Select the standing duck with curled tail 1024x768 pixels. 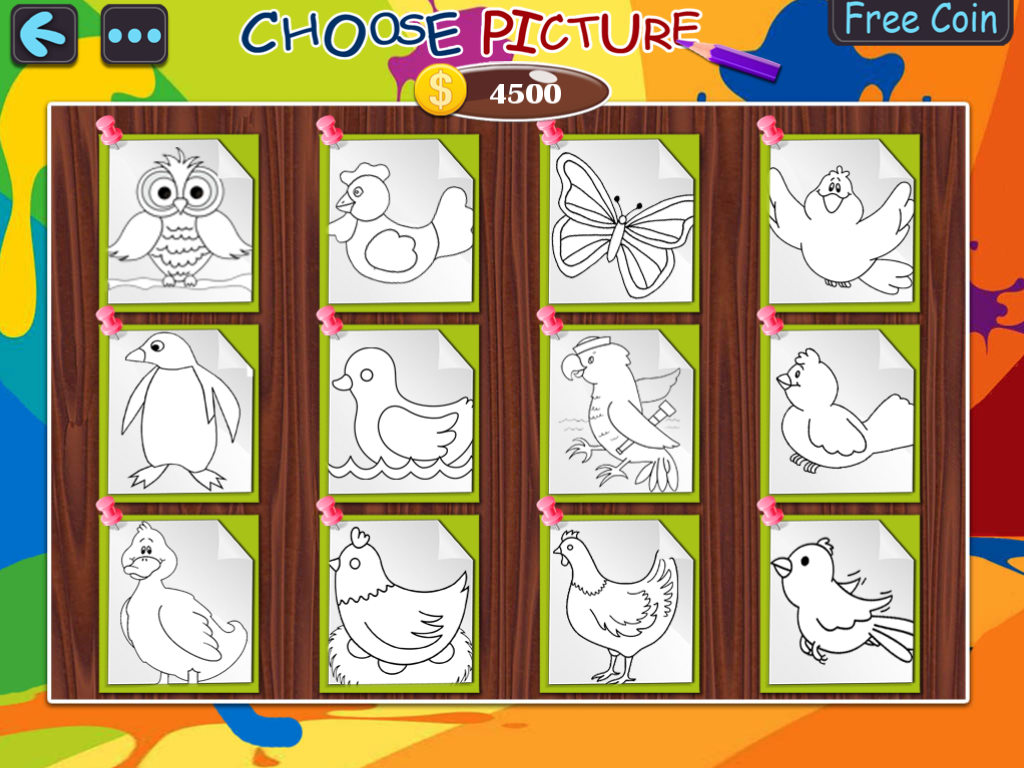point(180,602)
